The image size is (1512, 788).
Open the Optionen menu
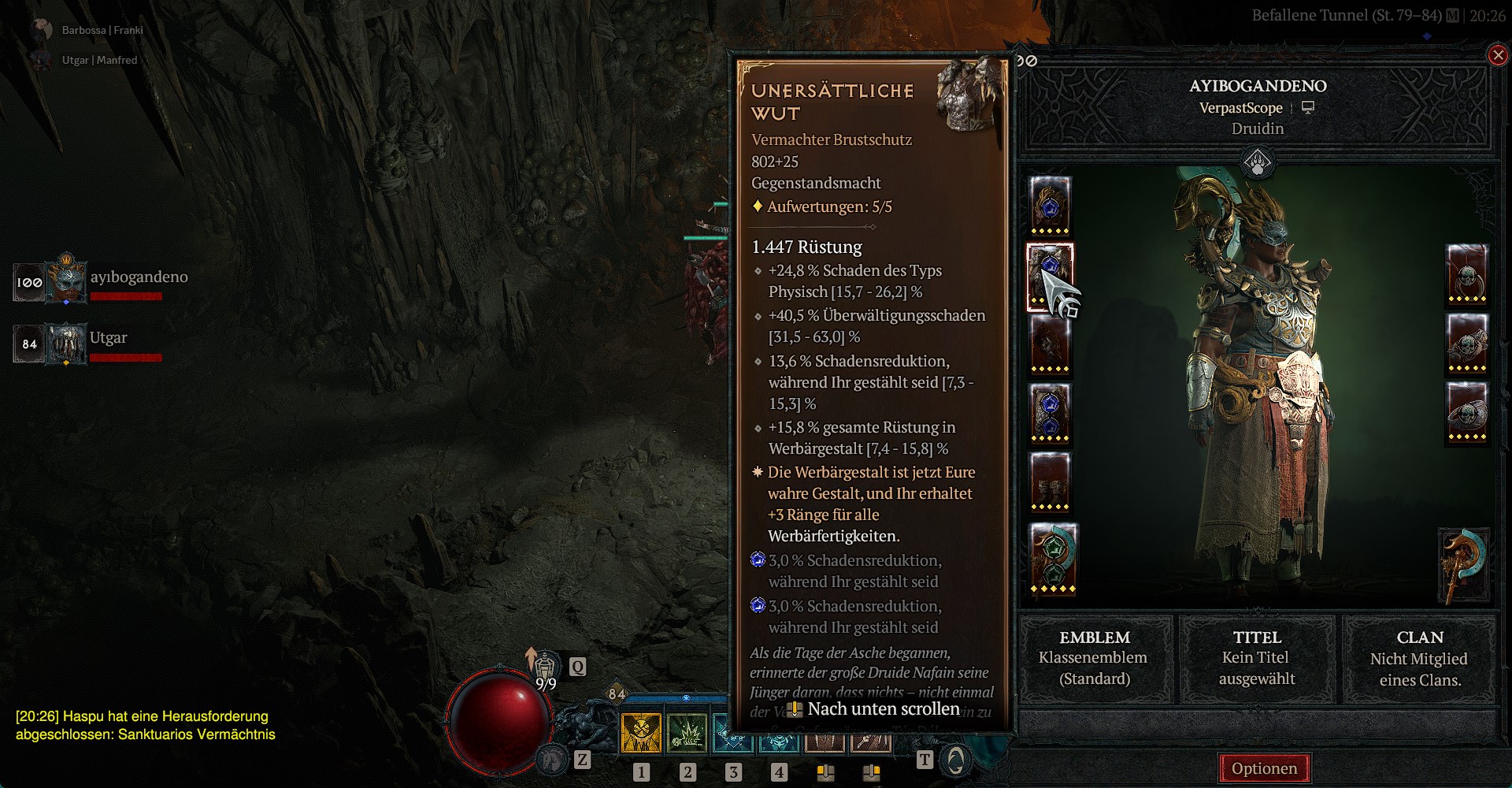[1264, 768]
